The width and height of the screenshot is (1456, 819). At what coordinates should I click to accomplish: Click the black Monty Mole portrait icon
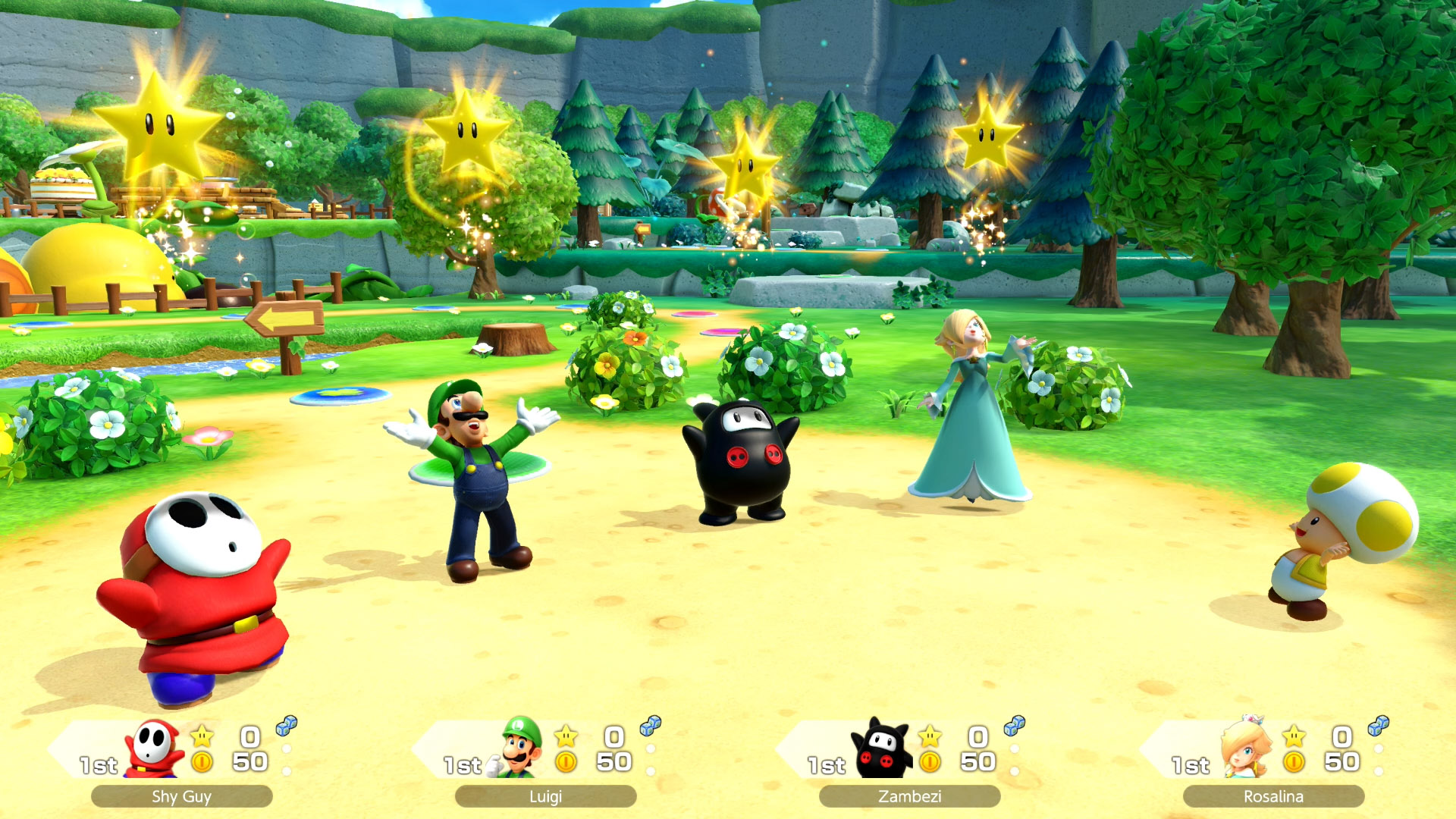(x=882, y=748)
